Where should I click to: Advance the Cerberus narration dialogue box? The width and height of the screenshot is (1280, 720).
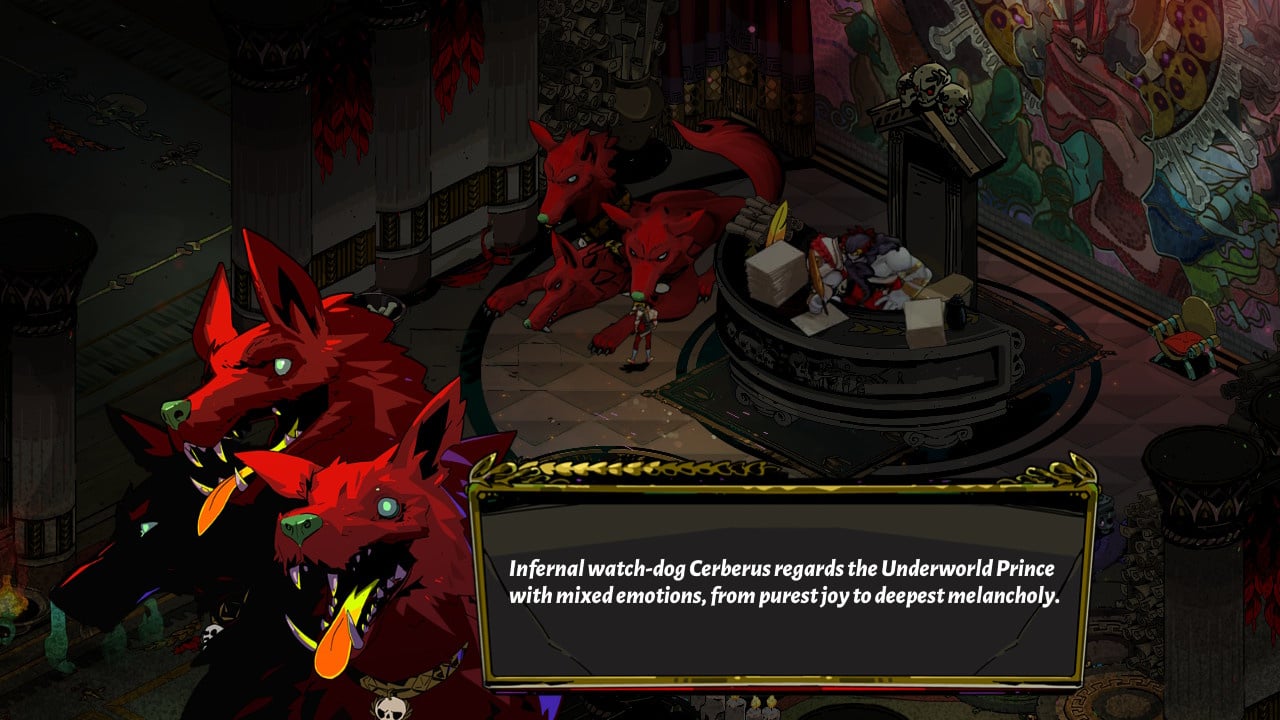[x=783, y=582]
